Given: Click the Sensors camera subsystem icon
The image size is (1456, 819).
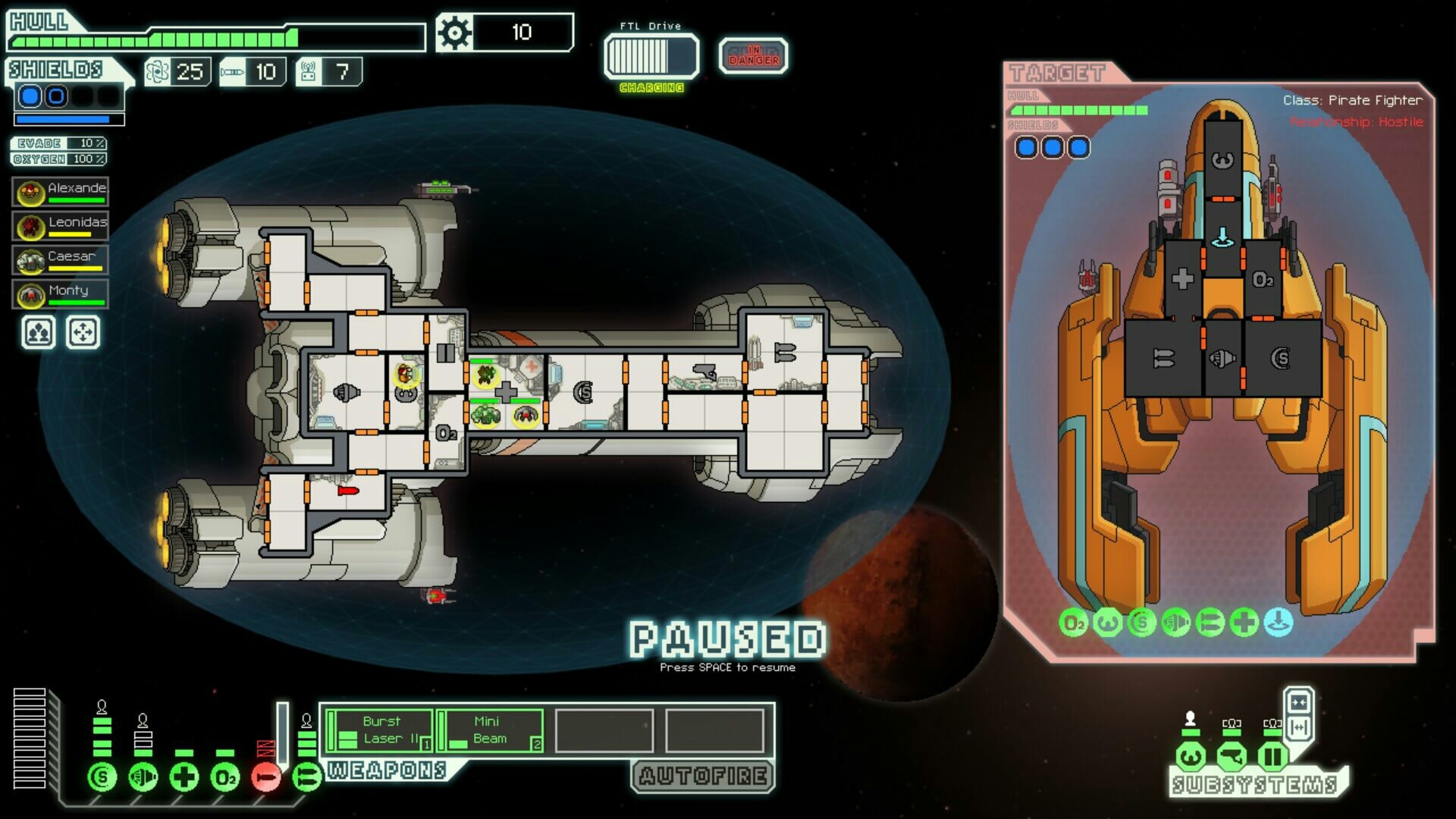Looking at the screenshot, I should (1232, 756).
